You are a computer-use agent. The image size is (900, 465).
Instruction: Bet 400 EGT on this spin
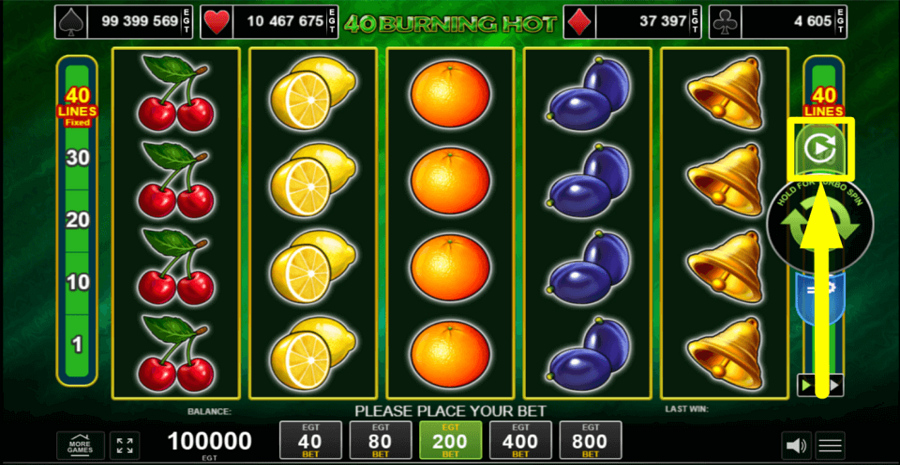pyautogui.click(x=520, y=440)
